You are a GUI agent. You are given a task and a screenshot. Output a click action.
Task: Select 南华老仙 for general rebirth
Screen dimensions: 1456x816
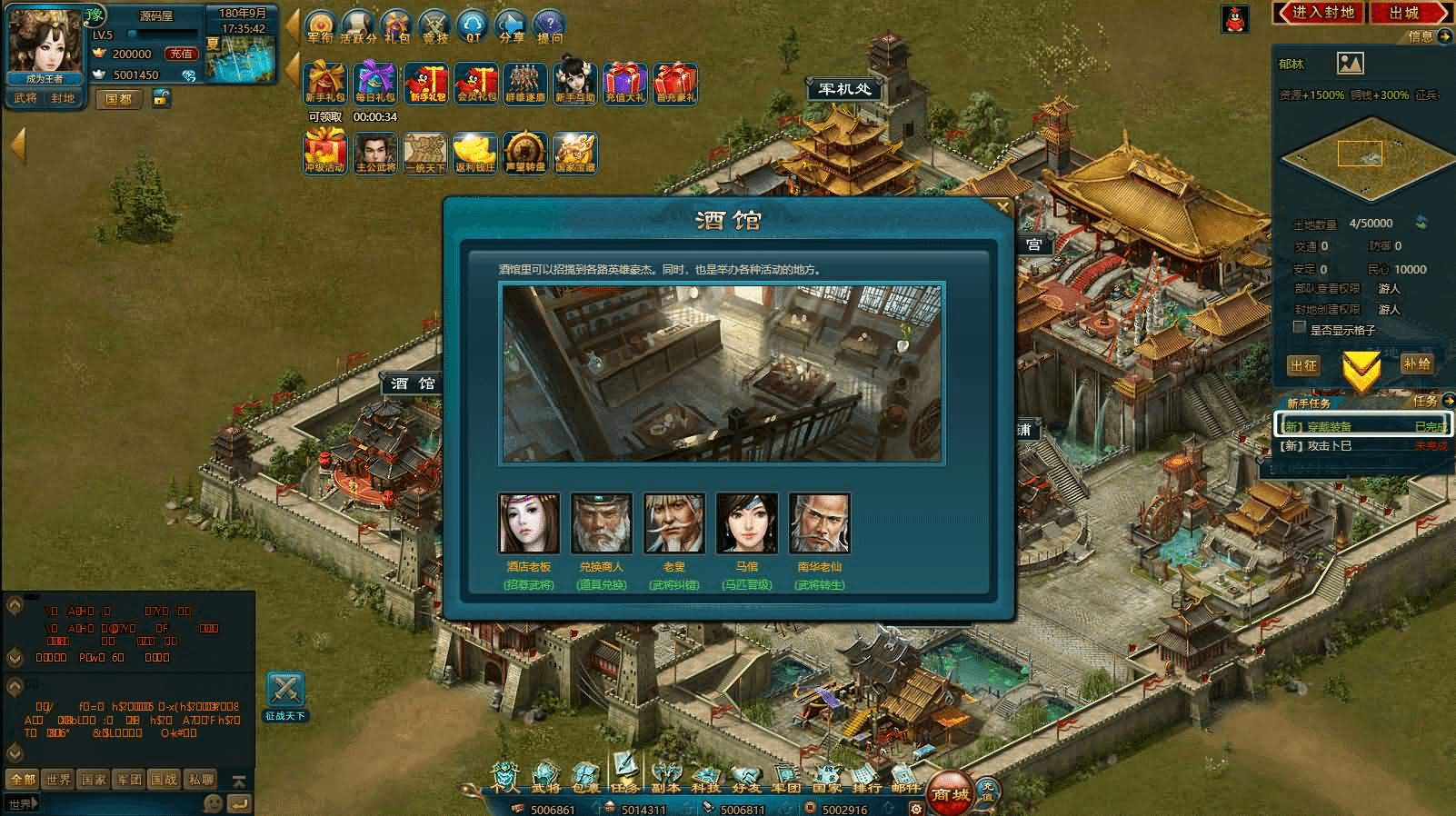click(x=820, y=523)
